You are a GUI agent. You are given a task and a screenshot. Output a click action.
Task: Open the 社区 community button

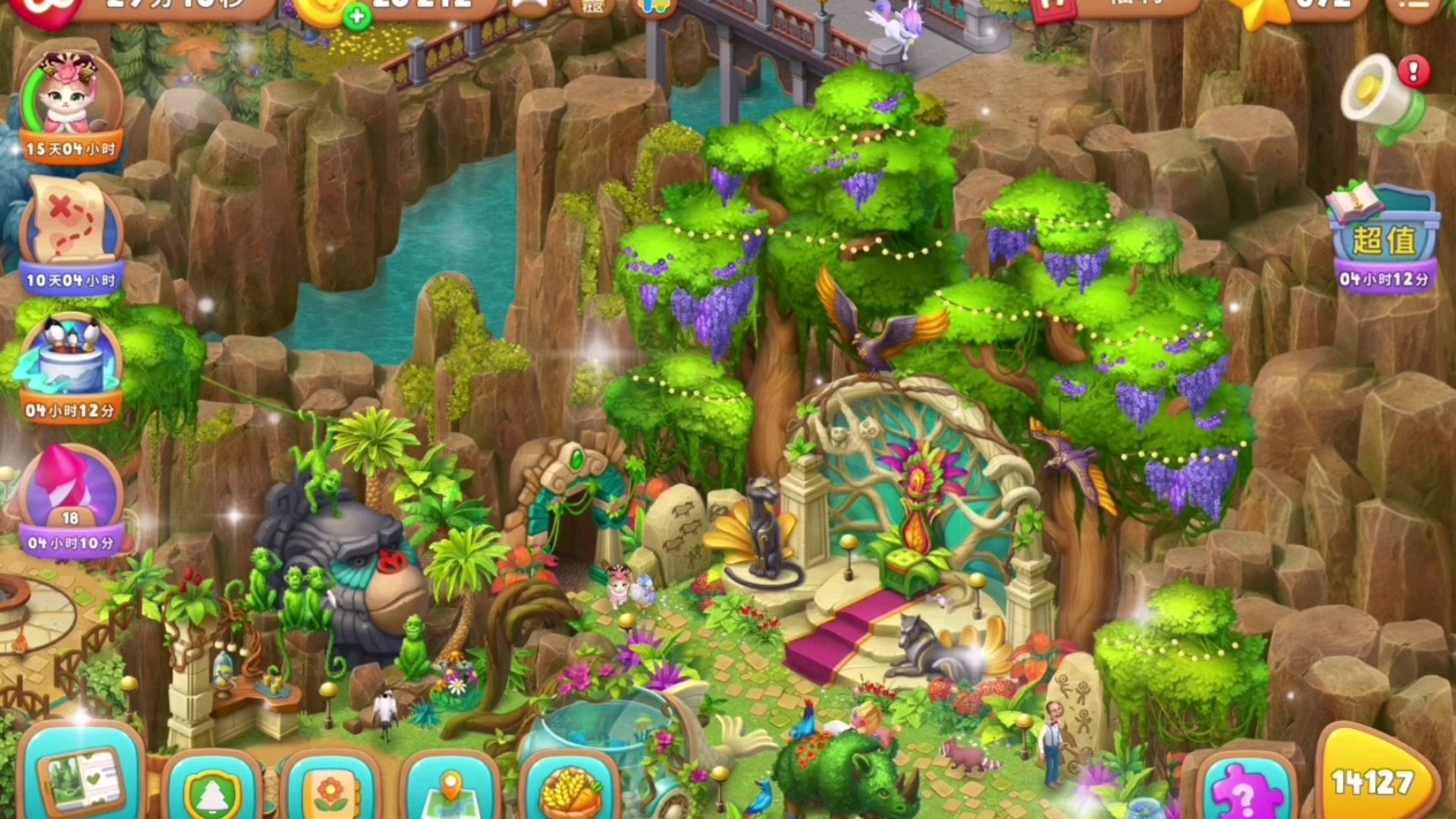pyautogui.click(x=593, y=6)
